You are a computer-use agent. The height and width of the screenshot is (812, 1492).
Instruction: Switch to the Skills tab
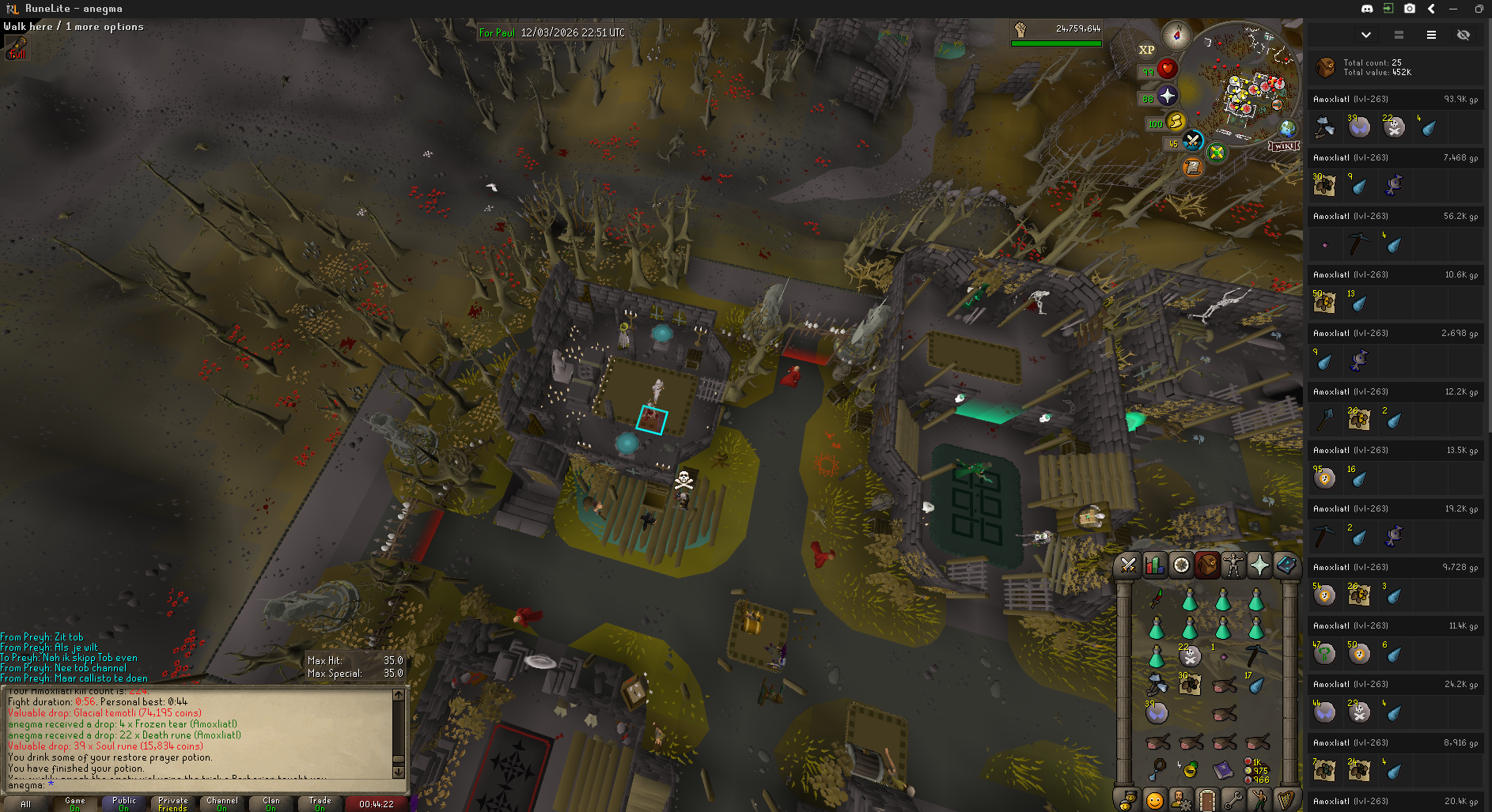click(x=1154, y=565)
